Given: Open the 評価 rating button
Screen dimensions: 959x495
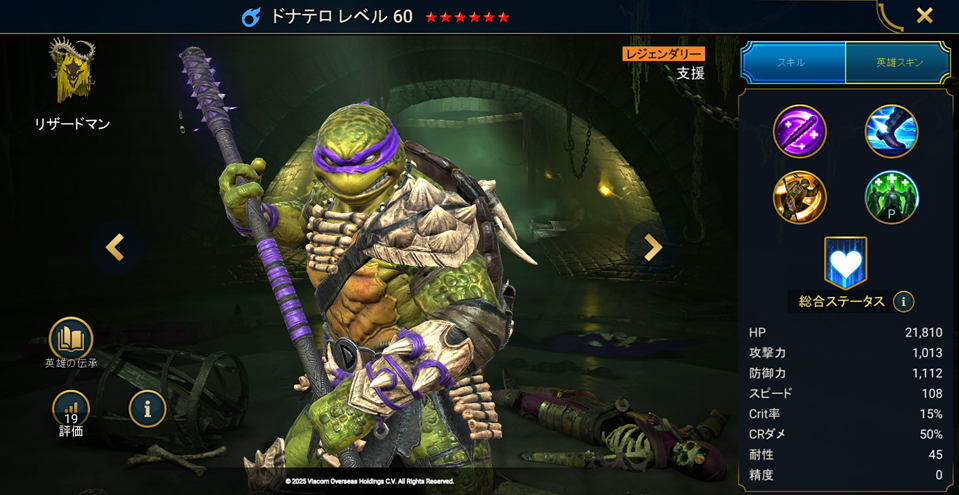Looking at the screenshot, I should [71, 408].
